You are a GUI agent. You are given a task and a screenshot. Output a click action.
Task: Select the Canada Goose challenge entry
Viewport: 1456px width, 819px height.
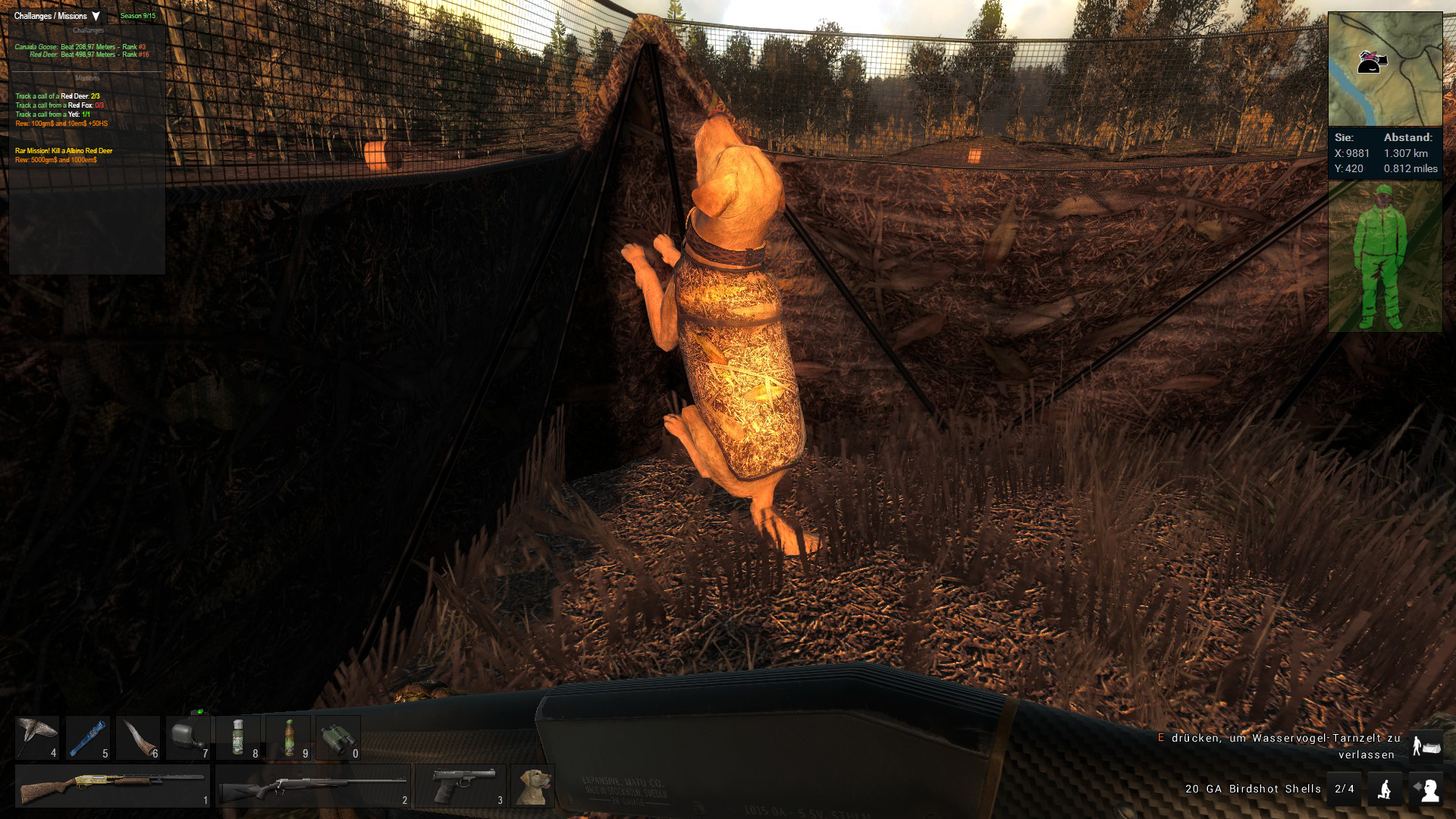pos(80,47)
